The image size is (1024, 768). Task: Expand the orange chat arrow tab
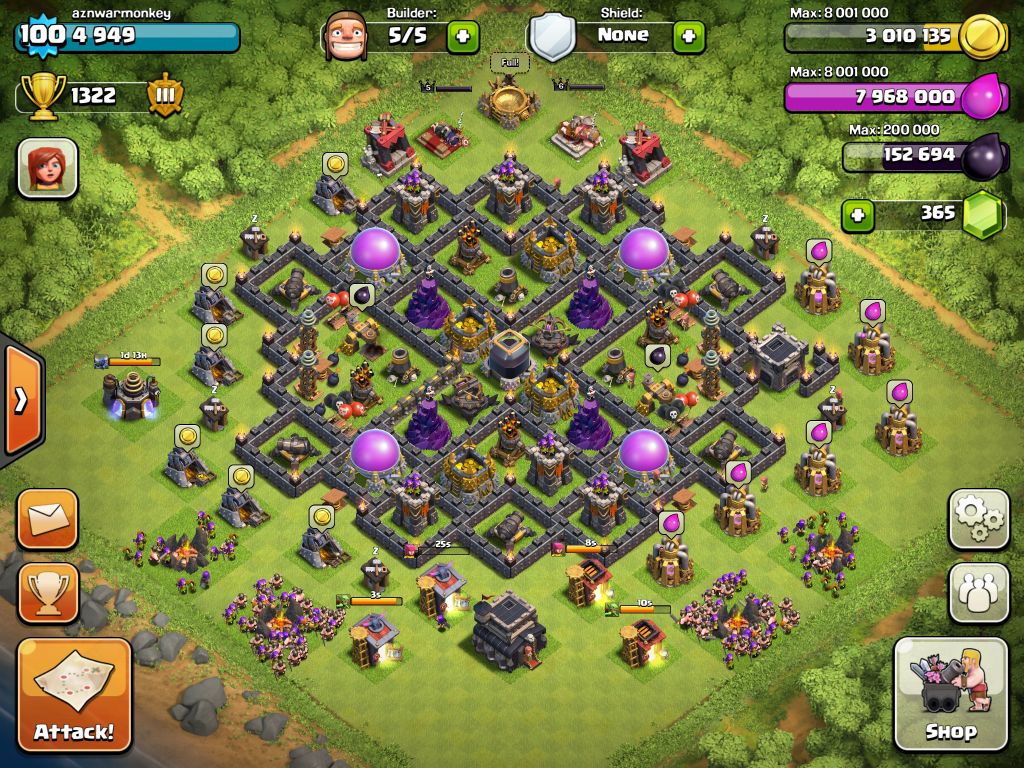click(x=20, y=400)
